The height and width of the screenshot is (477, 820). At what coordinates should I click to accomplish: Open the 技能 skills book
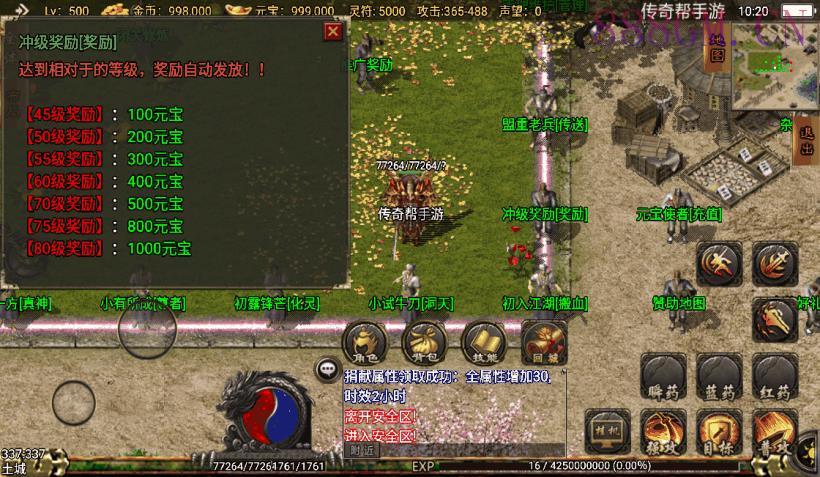[x=484, y=342]
